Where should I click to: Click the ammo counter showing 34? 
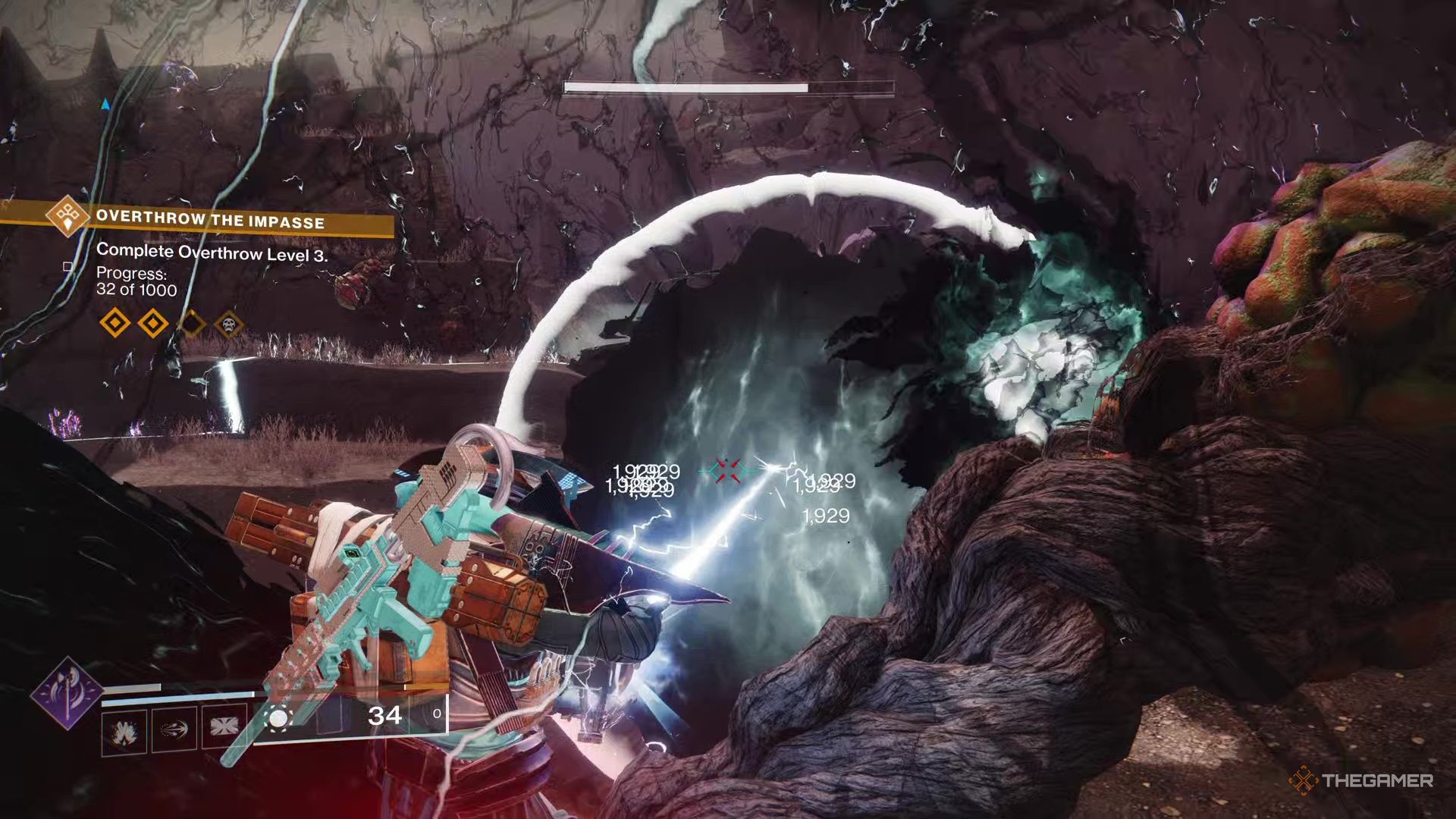pos(384,716)
